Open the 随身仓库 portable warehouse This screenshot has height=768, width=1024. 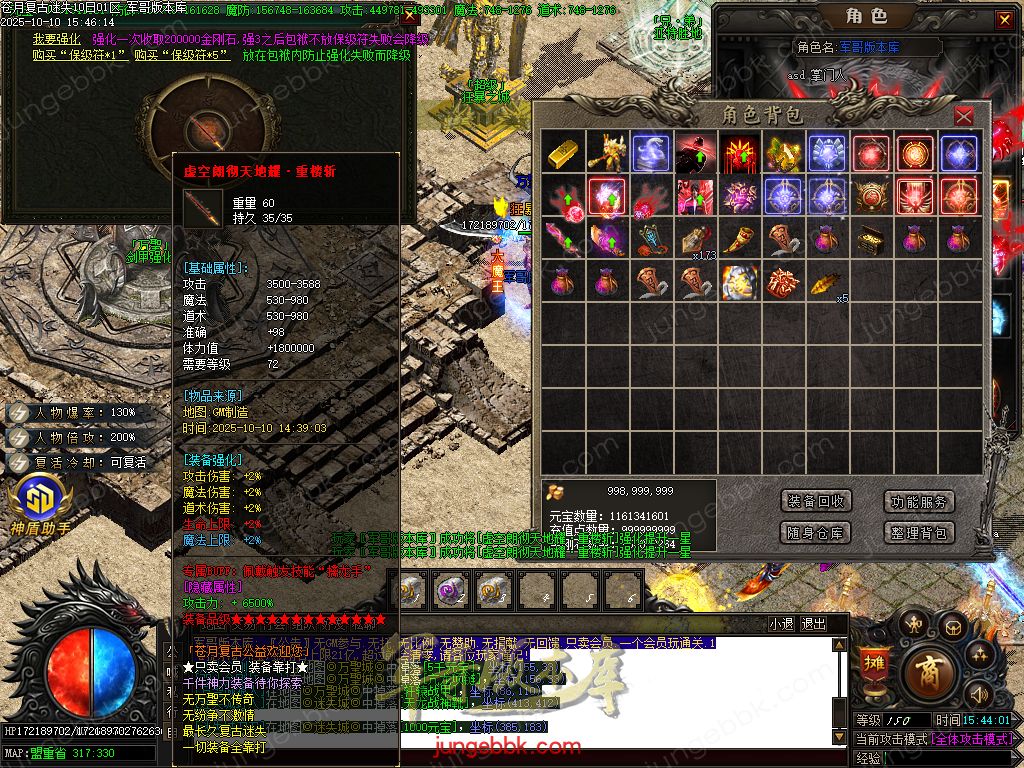[x=816, y=533]
